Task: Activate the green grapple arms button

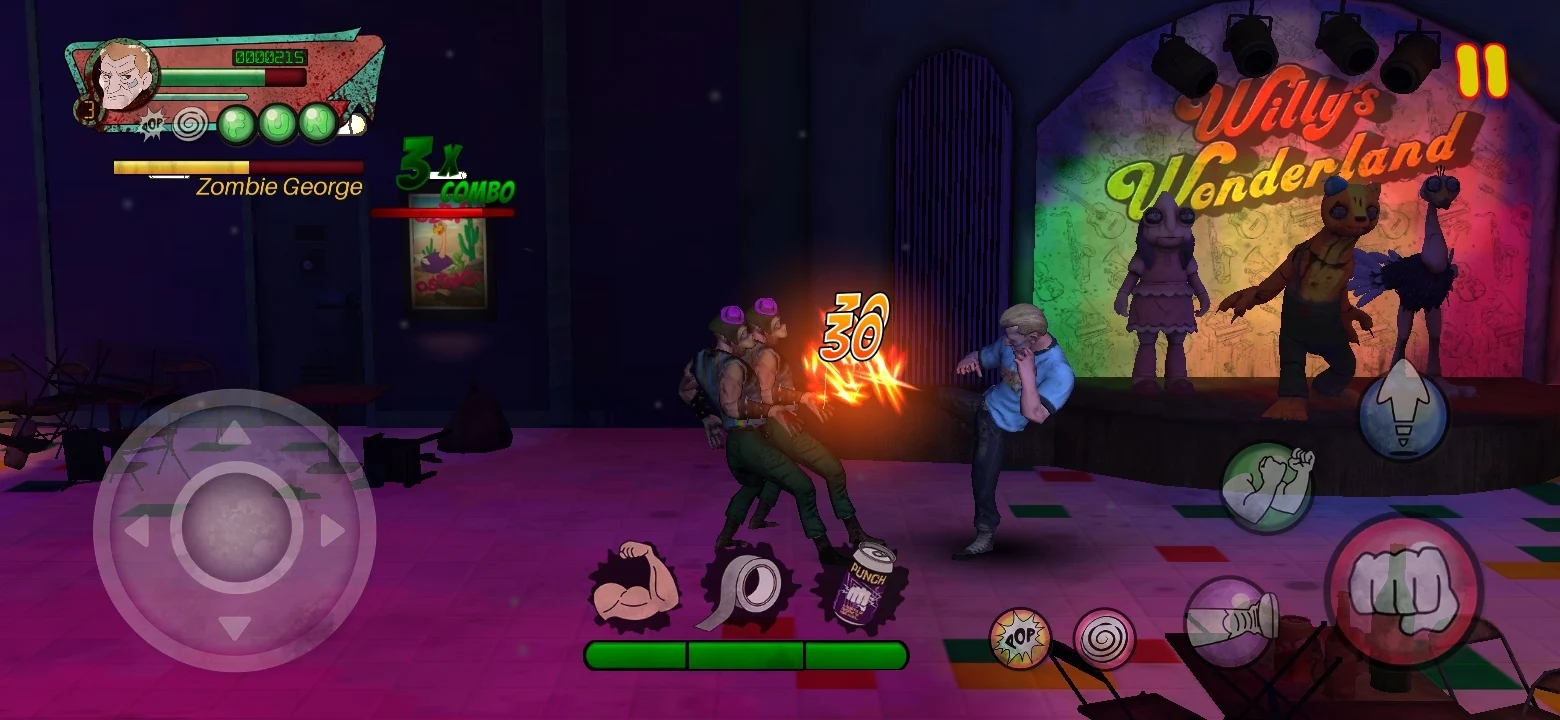Action: point(1267,486)
